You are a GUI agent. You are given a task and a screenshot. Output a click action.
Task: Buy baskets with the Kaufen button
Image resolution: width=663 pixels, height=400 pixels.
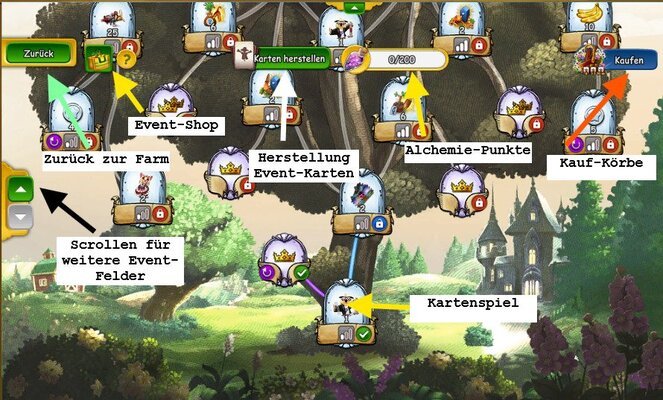click(628, 60)
